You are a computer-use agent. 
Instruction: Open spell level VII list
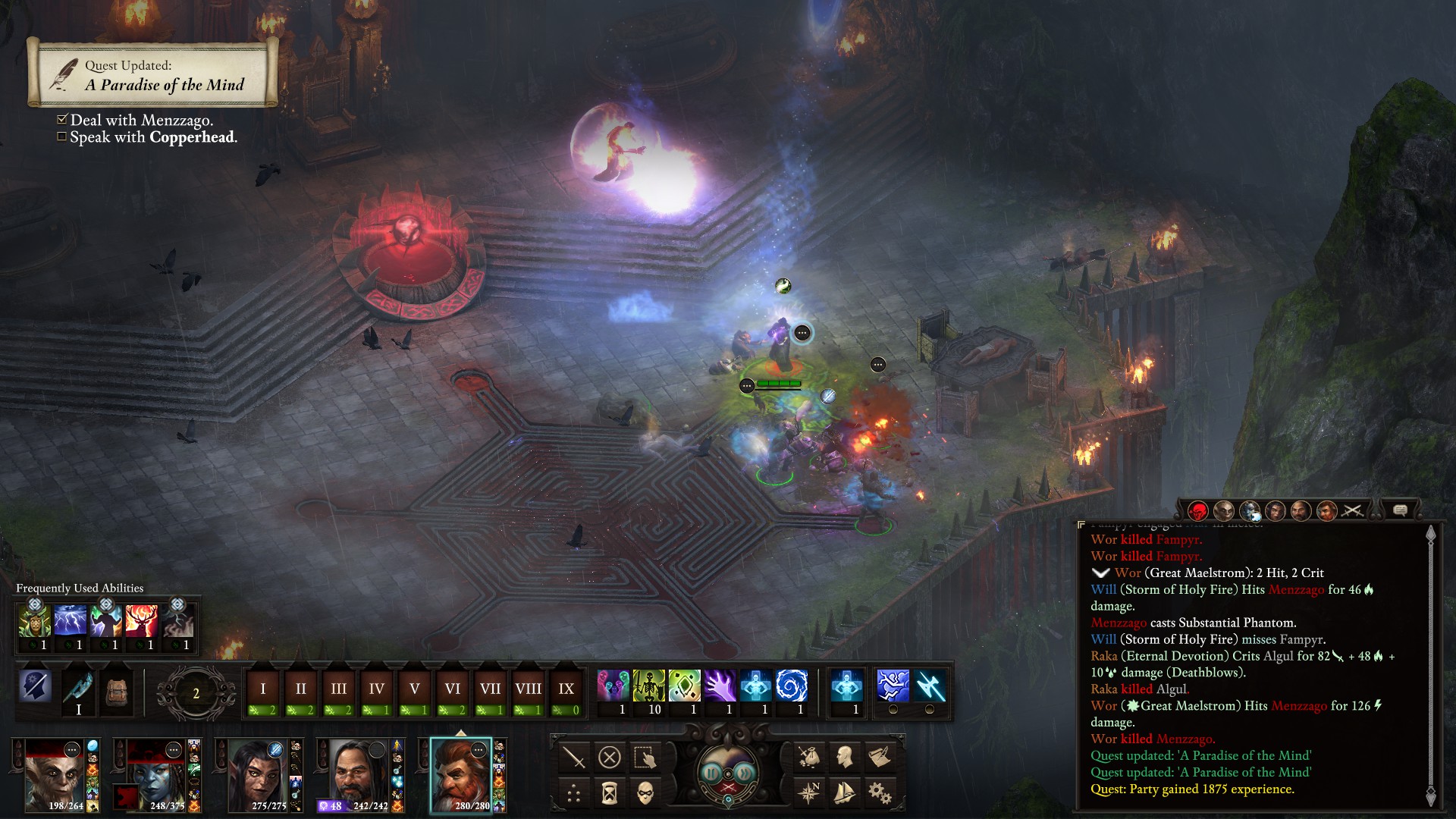[x=490, y=689]
